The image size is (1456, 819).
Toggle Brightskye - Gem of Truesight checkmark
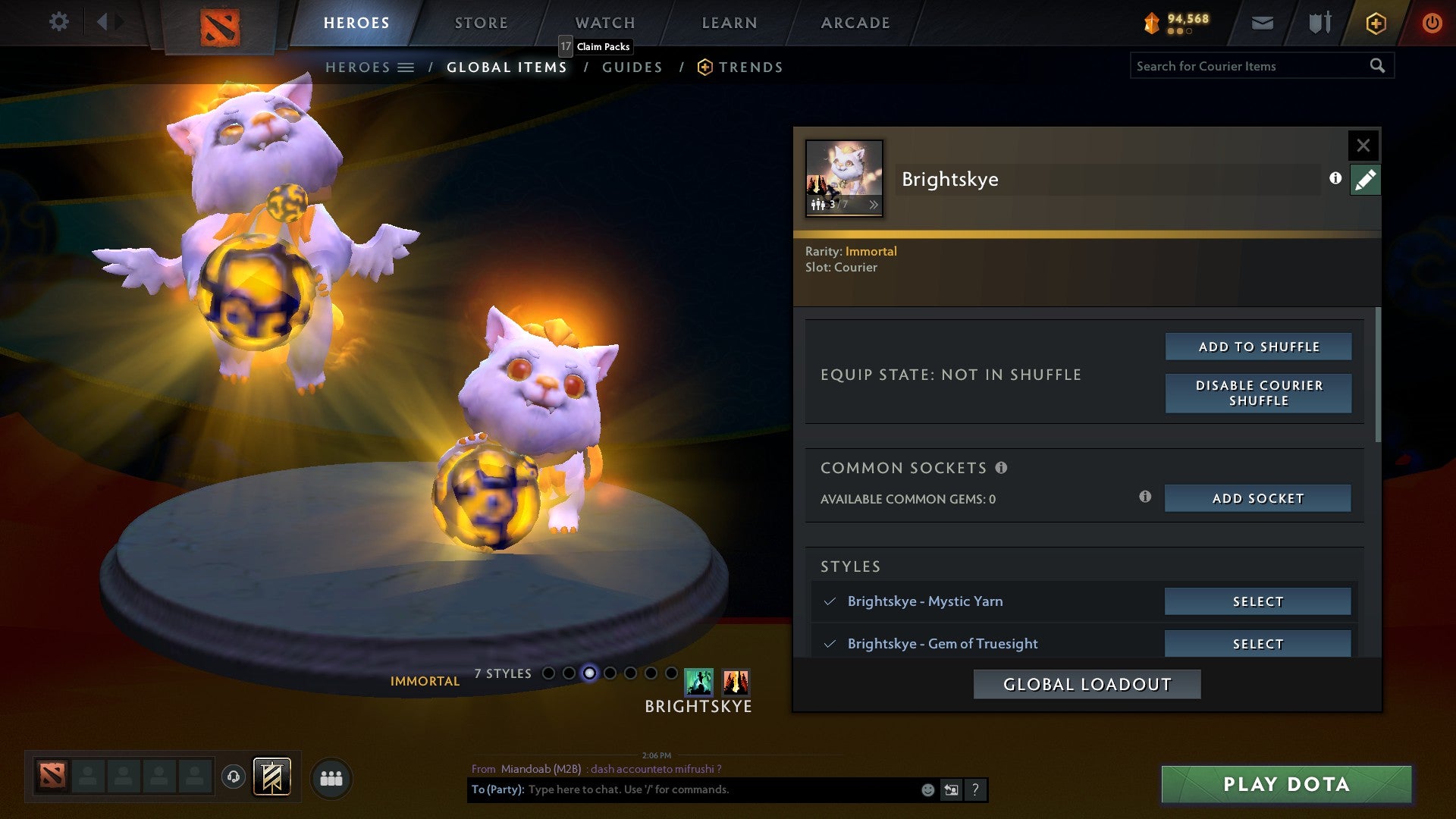click(x=830, y=643)
